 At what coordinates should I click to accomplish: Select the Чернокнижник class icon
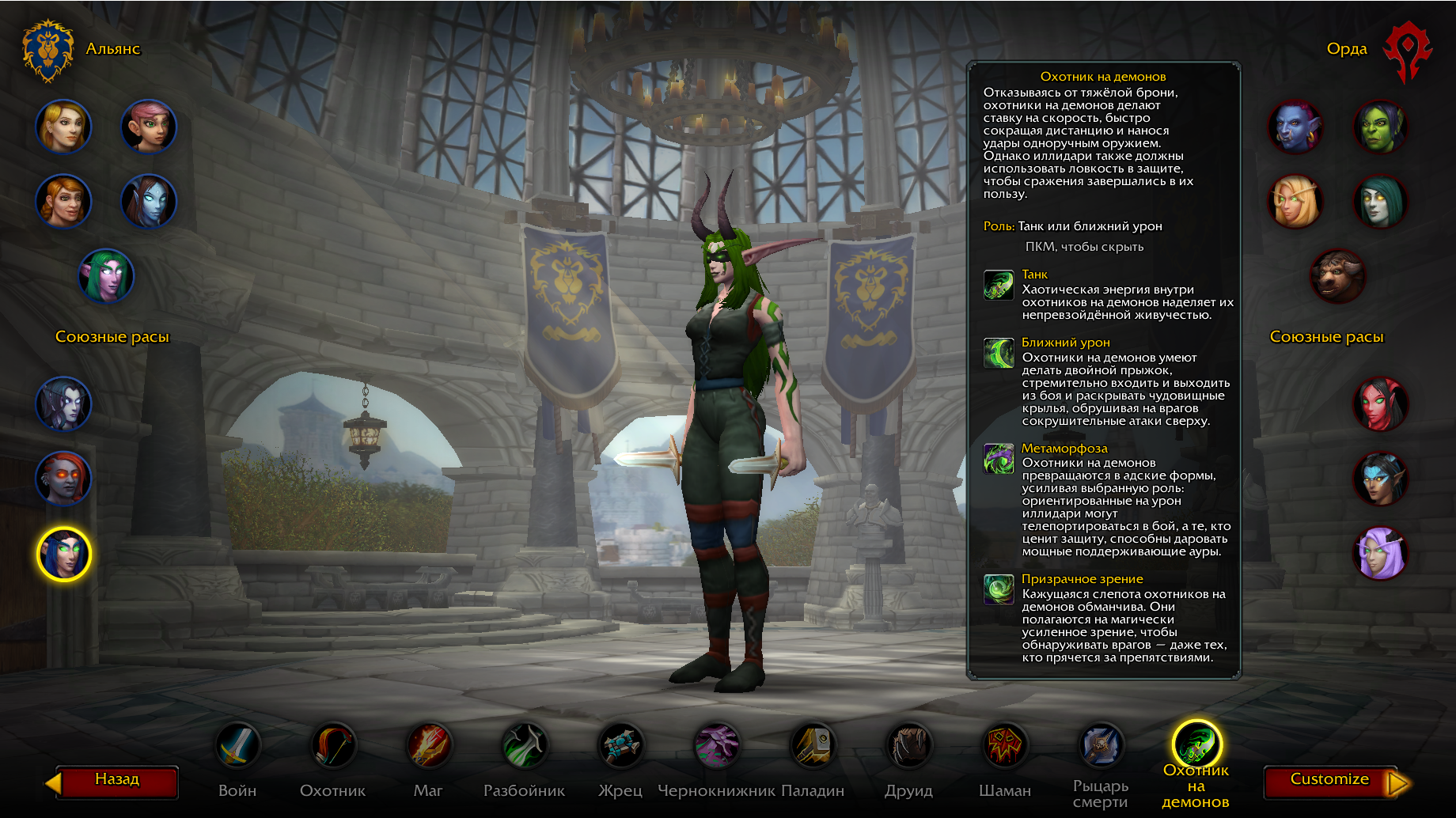pyautogui.click(x=716, y=746)
